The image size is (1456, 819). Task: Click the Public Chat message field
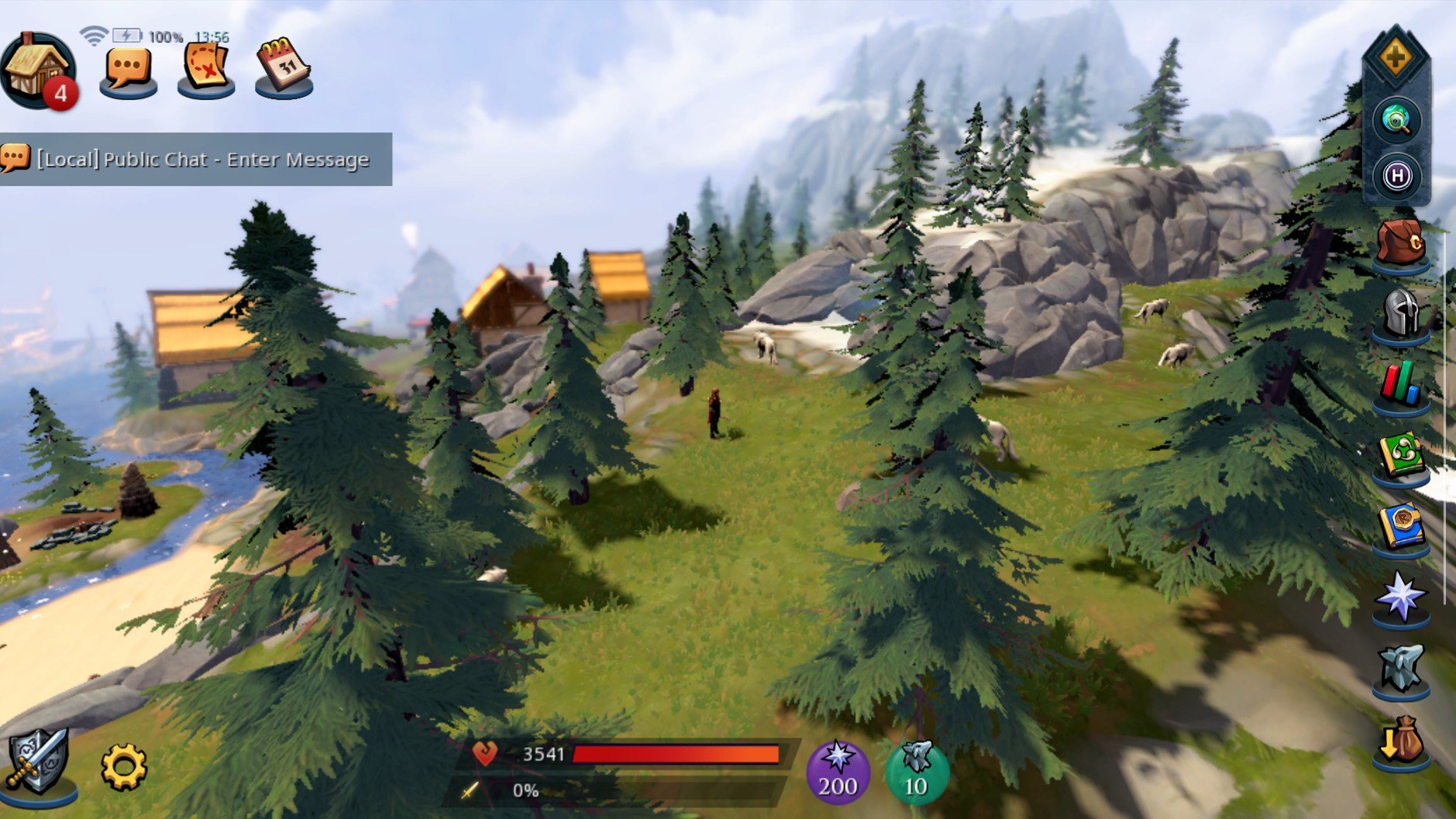tap(201, 160)
